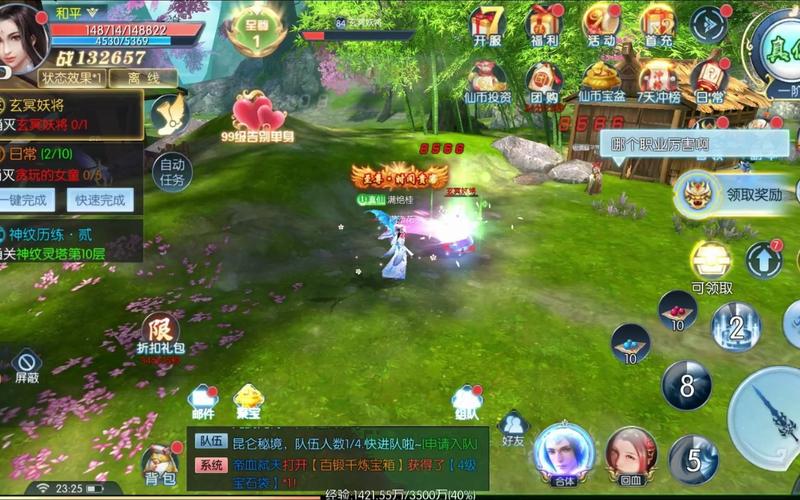Click the 一键完成 one-click complete button
Screen dimensions: 800x500
pos(33,200)
